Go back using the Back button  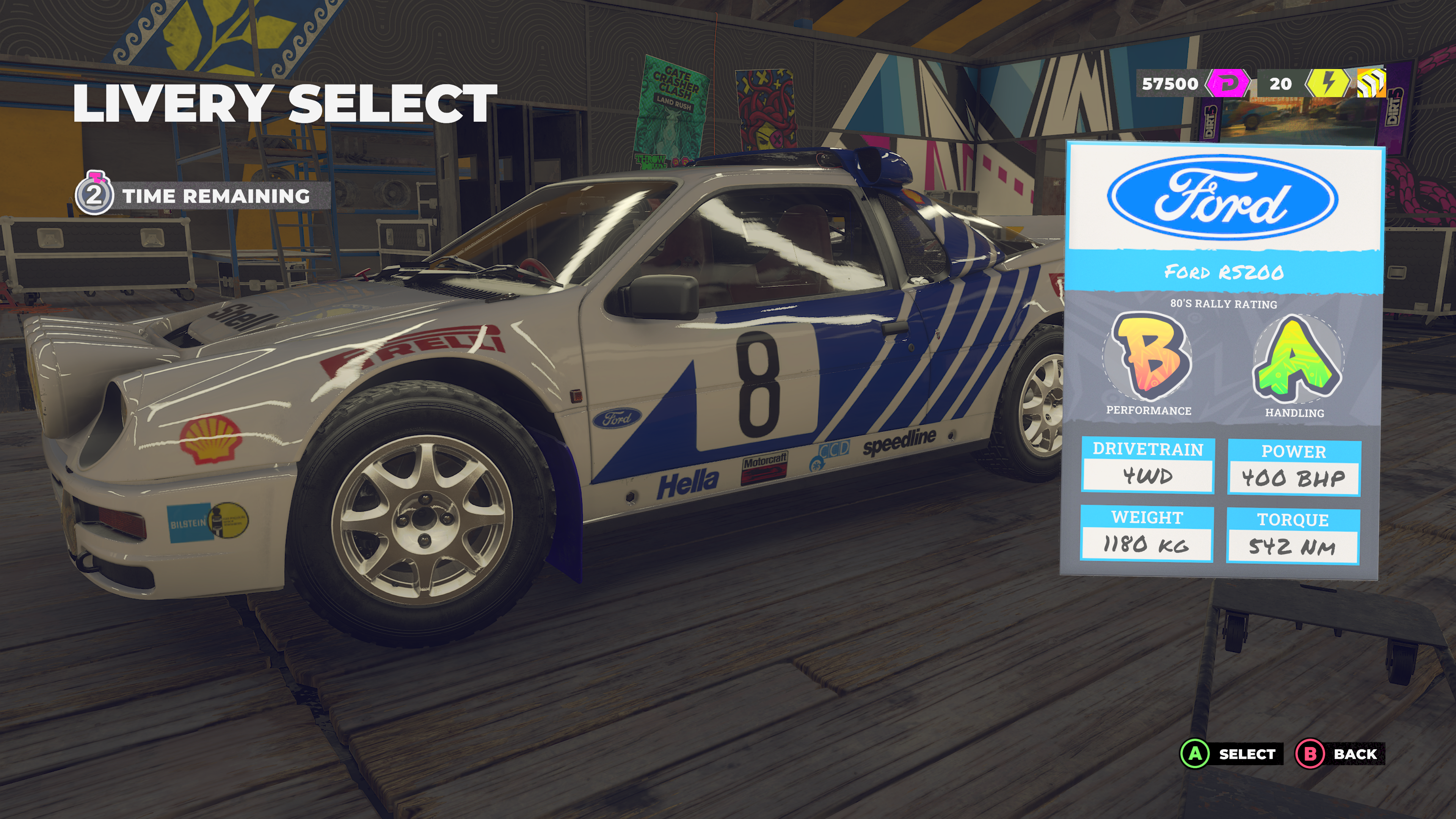[1340, 754]
